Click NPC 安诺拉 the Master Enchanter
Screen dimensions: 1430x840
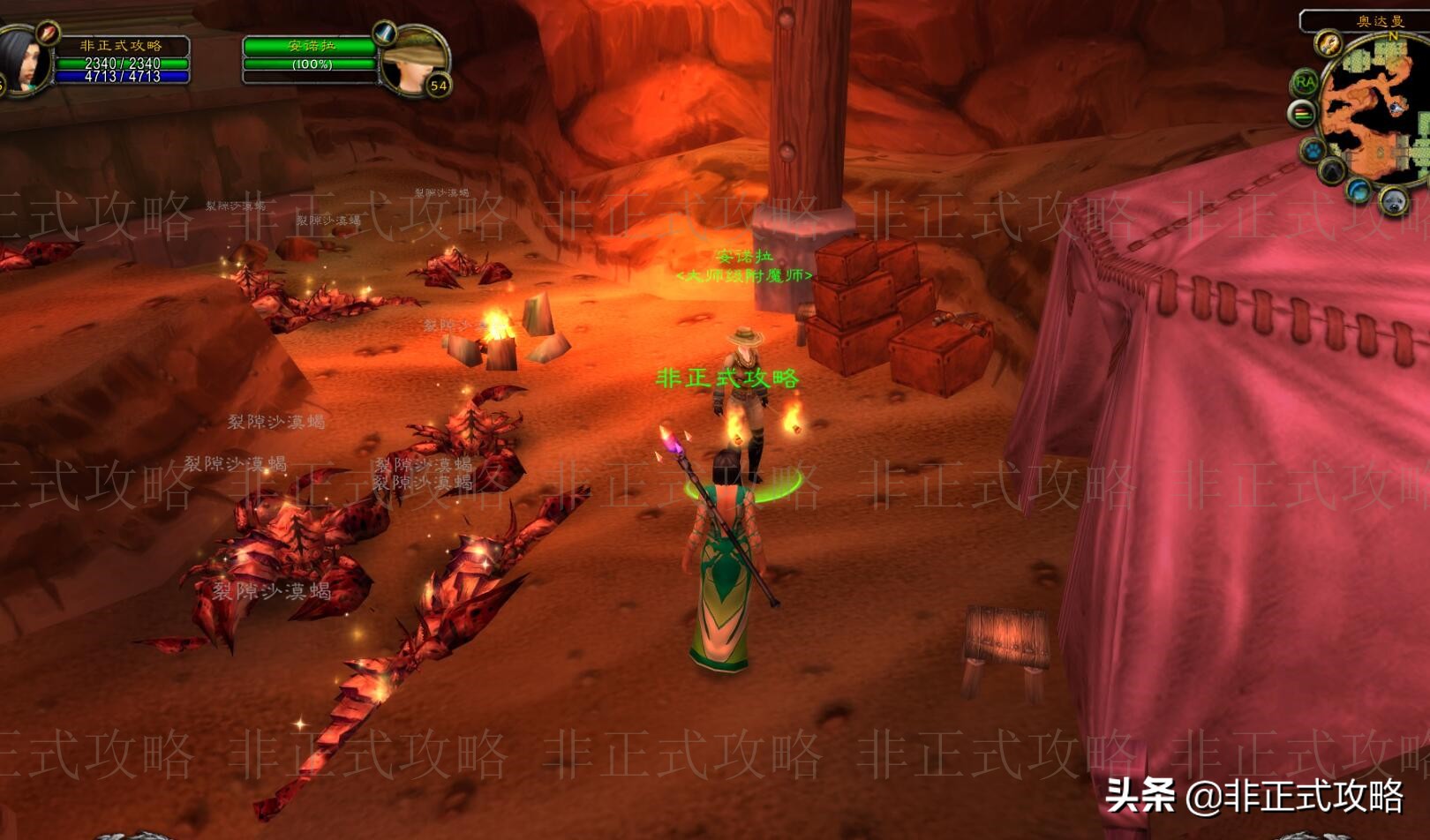coord(746,371)
